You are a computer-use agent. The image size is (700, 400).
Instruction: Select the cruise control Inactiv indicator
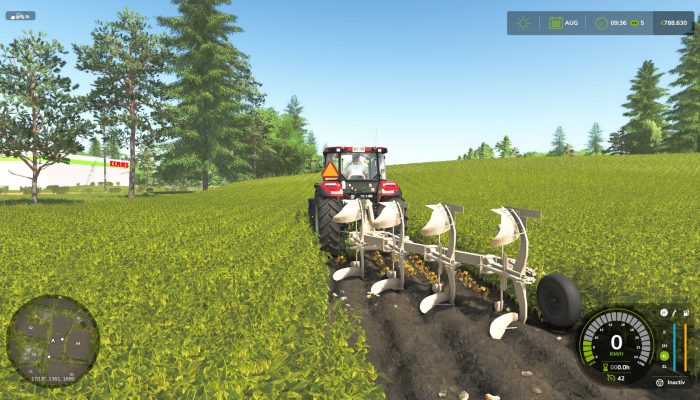671,382
